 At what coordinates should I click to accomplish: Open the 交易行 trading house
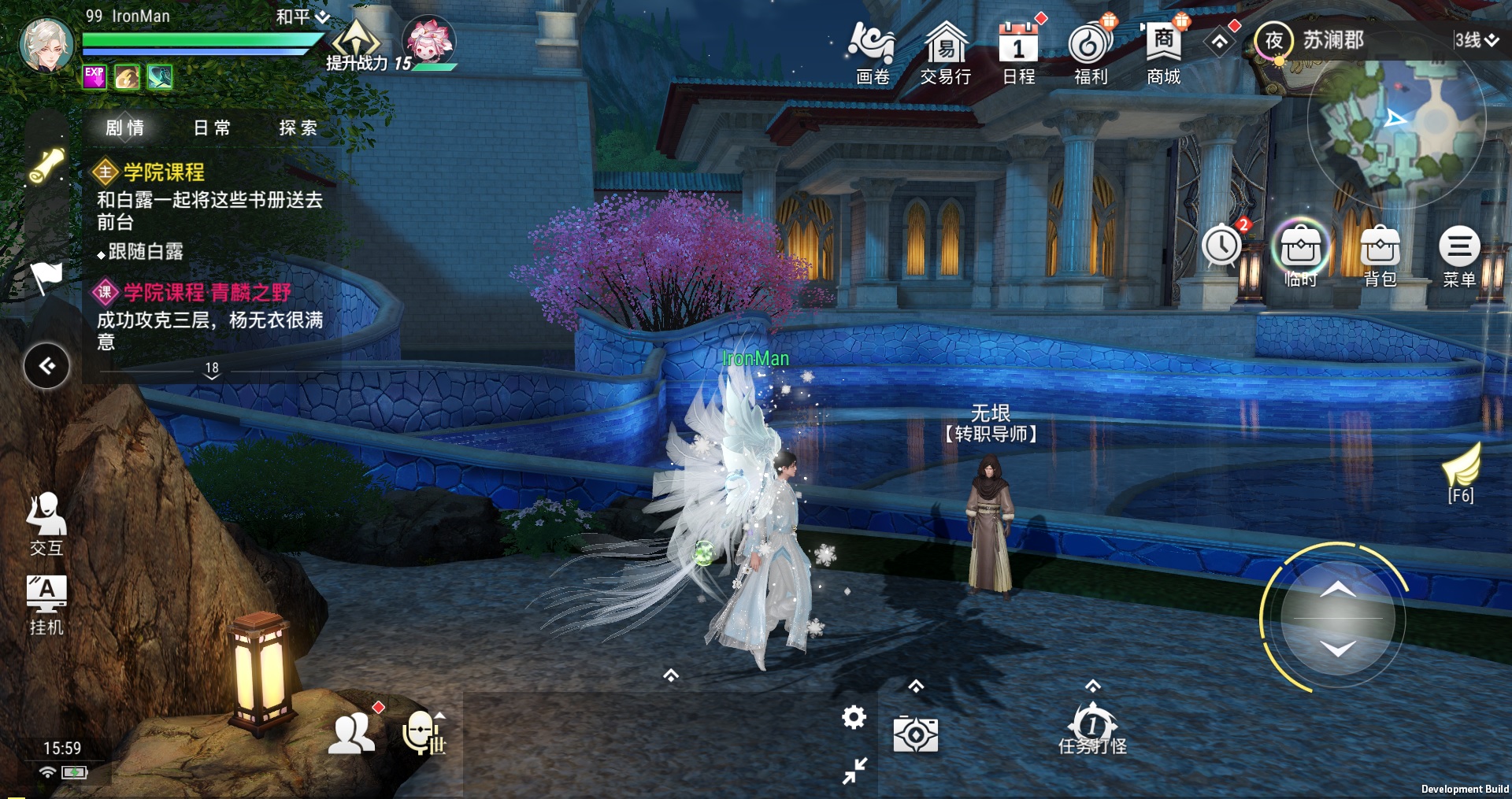945,52
